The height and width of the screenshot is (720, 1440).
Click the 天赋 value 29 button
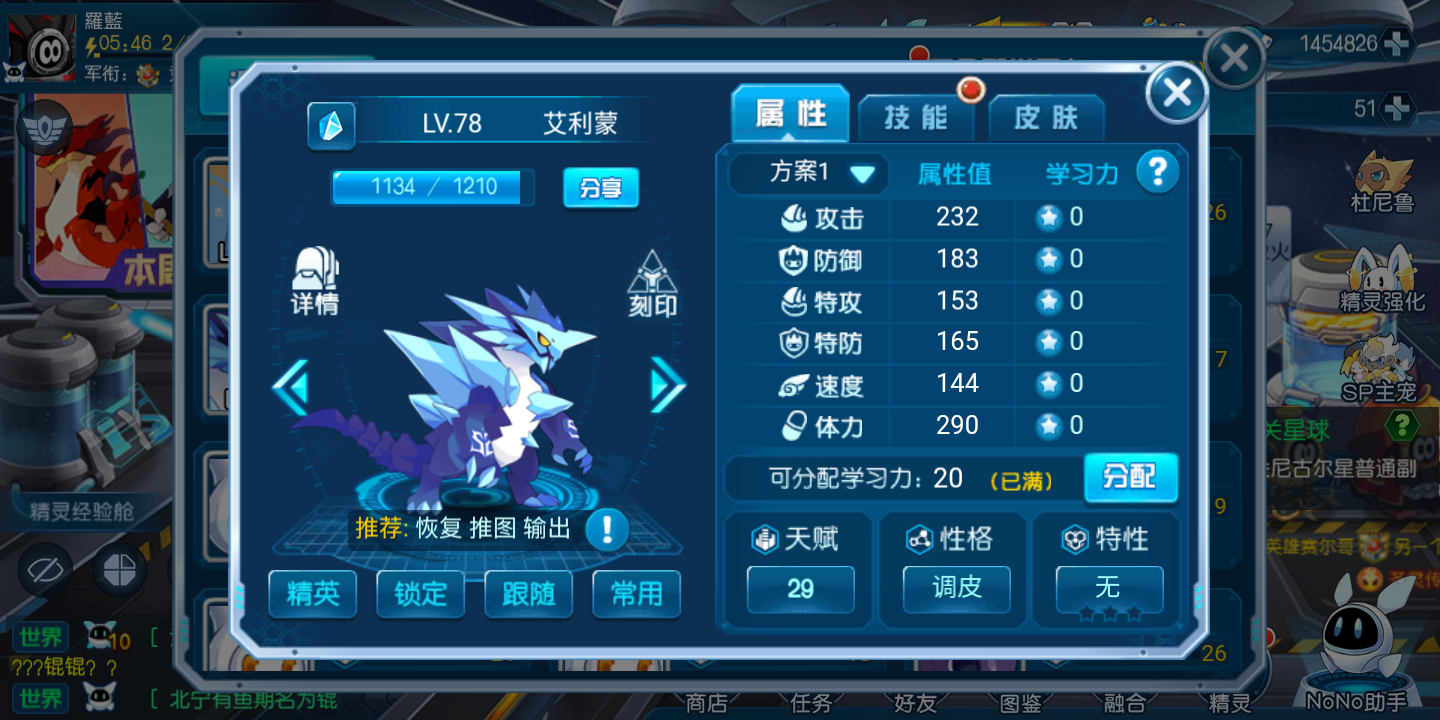(800, 589)
